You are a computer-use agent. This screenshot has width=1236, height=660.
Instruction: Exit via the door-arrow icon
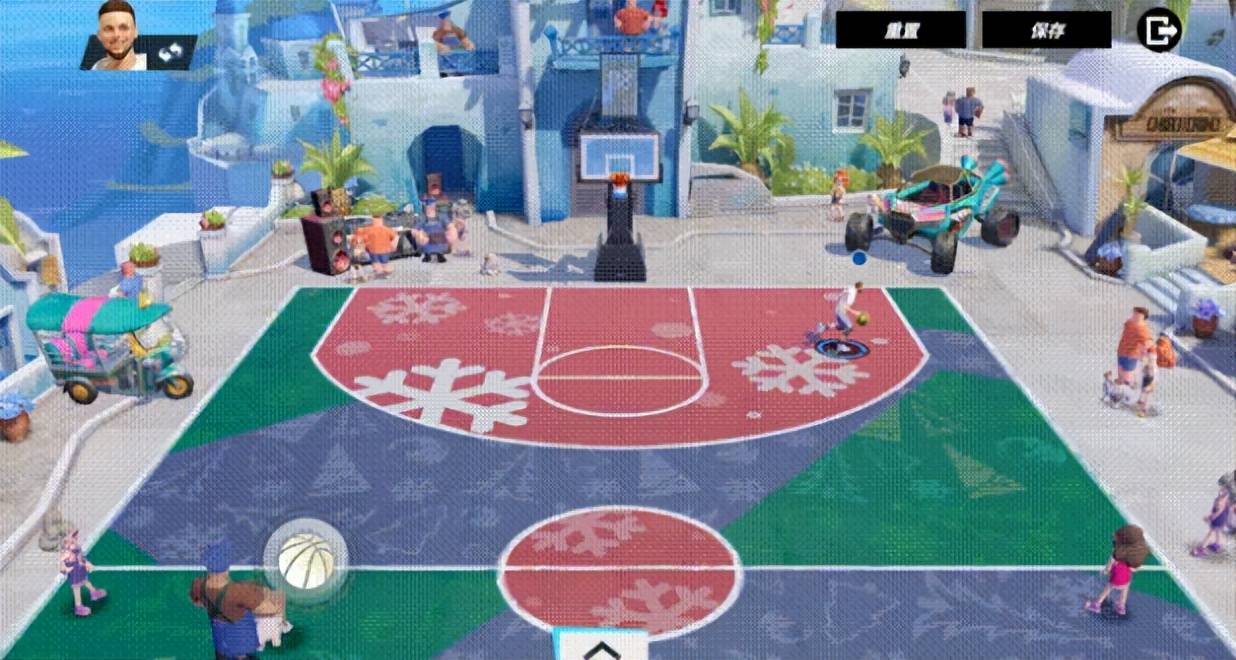(x=1159, y=30)
